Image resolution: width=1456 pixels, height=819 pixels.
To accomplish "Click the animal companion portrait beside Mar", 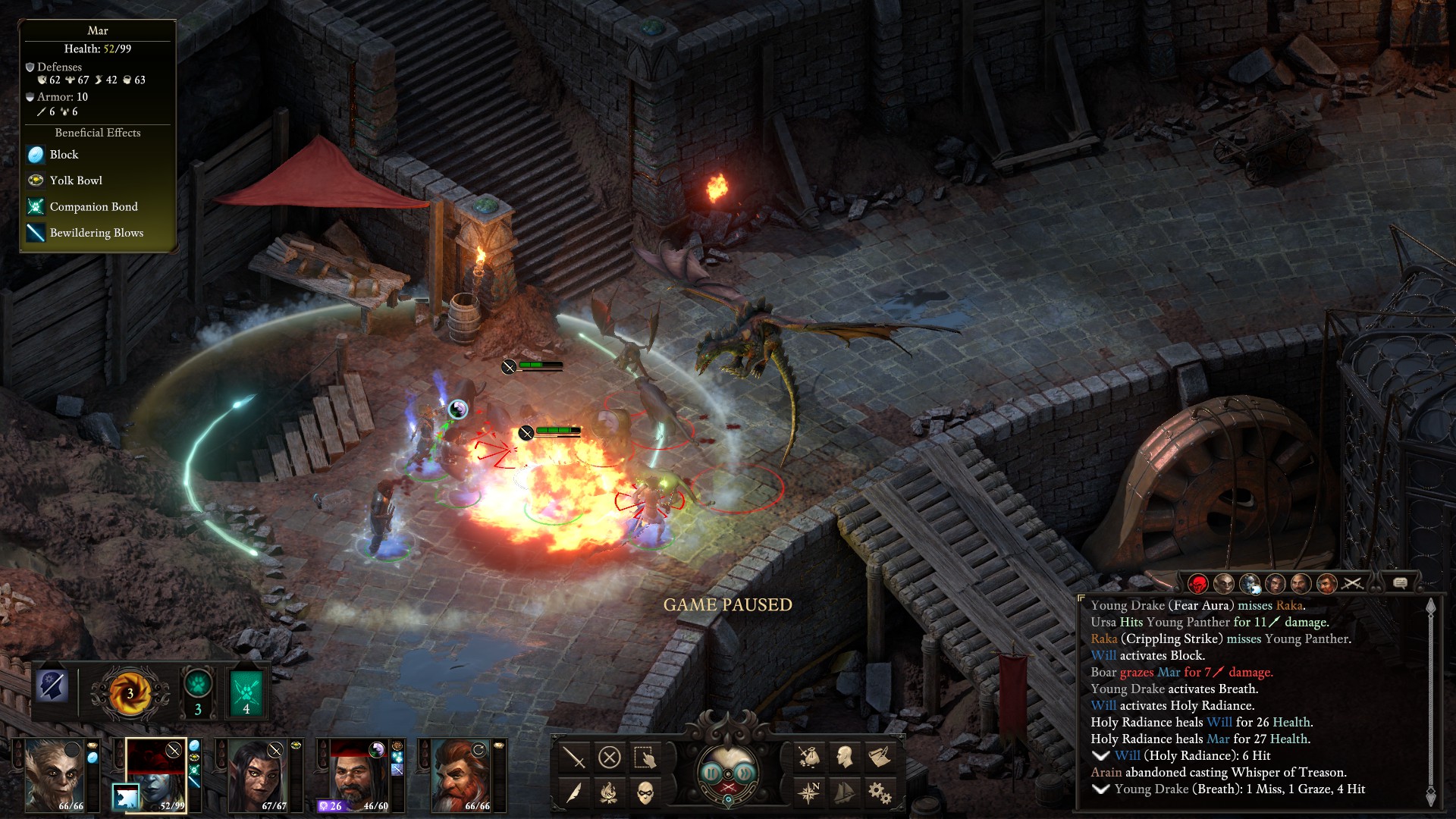I will (x=125, y=796).
